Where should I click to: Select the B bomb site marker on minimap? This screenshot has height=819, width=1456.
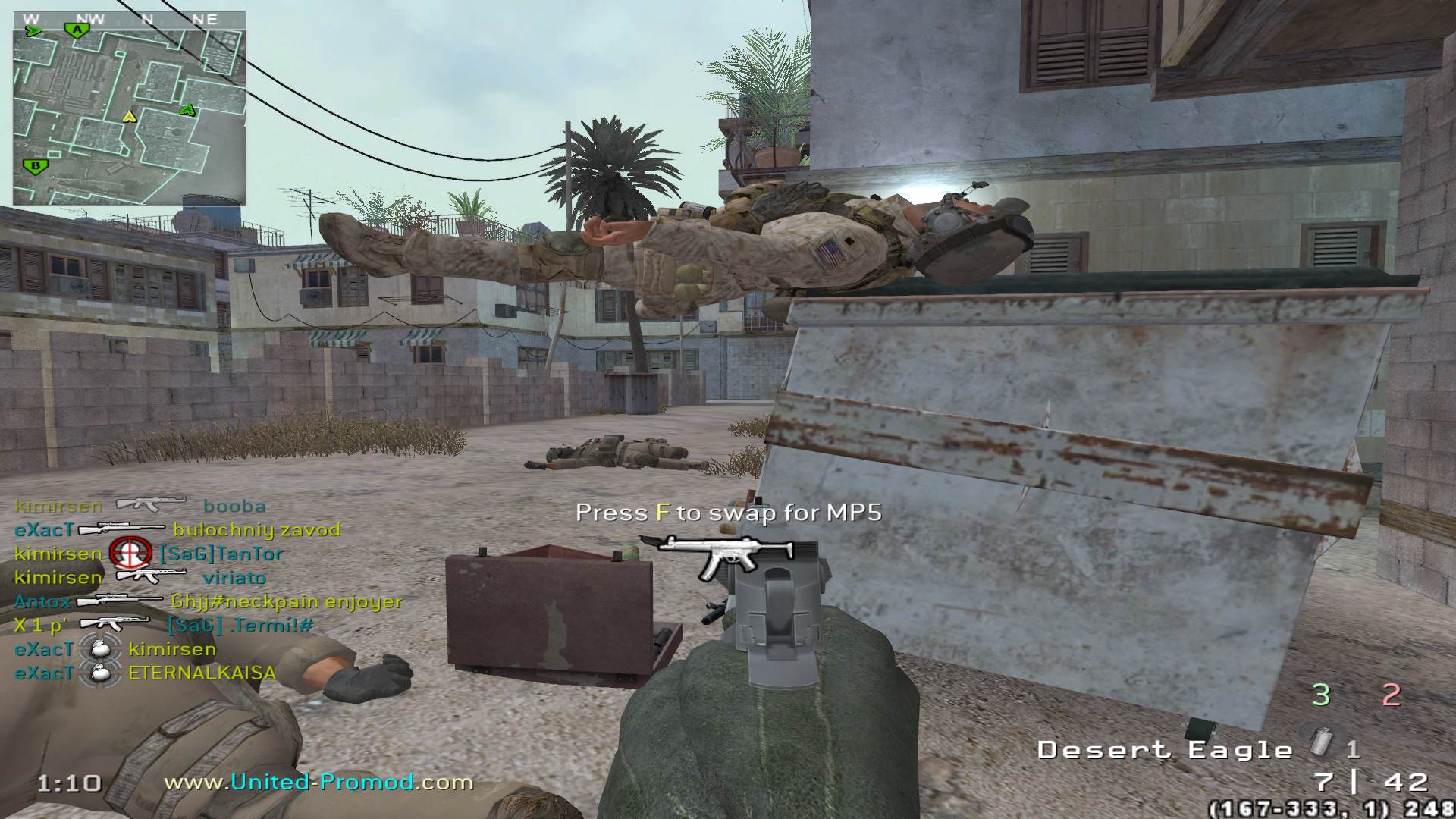coord(33,166)
